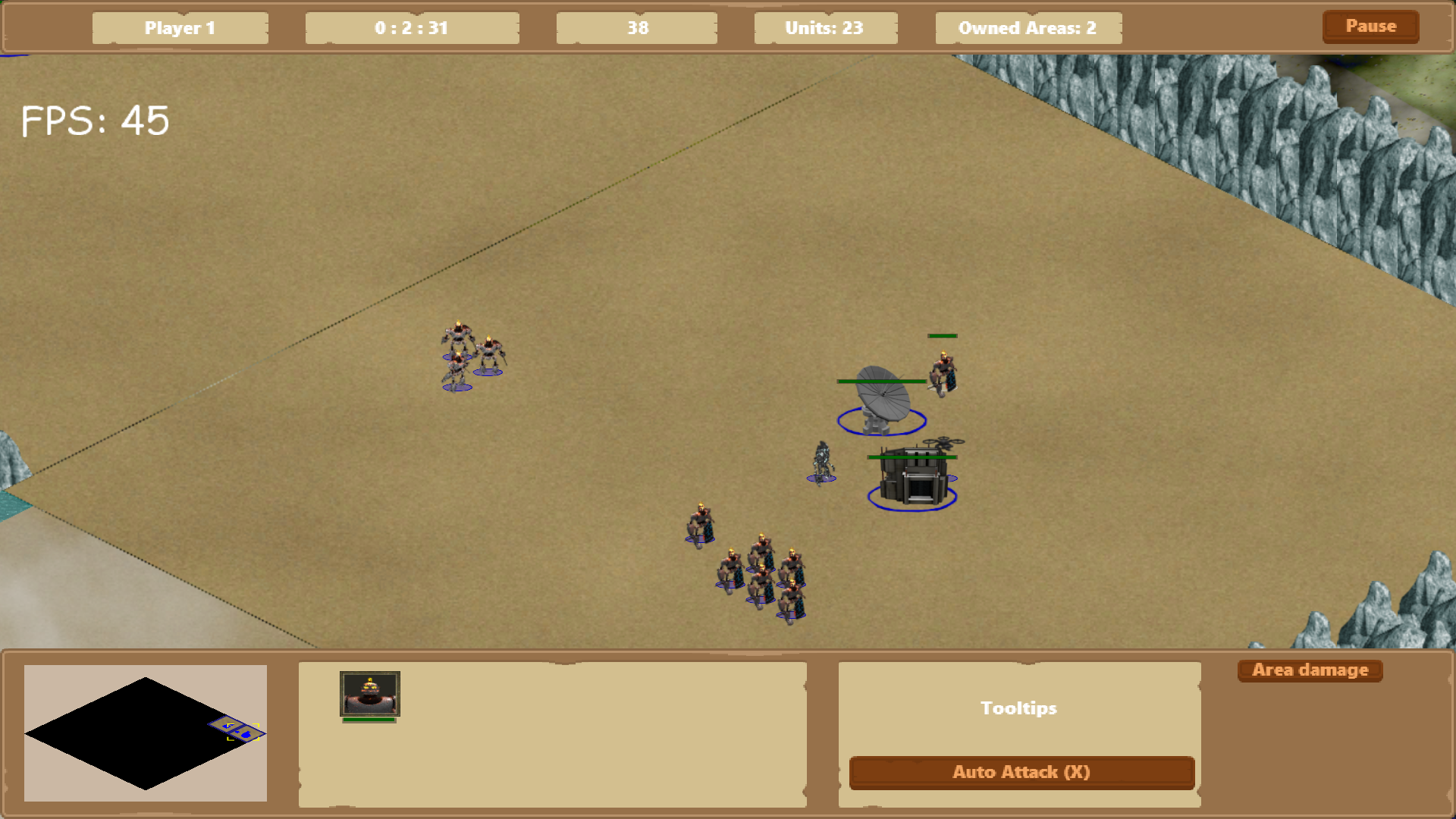
Task: Select the satellite dish building
Action: 882,400
